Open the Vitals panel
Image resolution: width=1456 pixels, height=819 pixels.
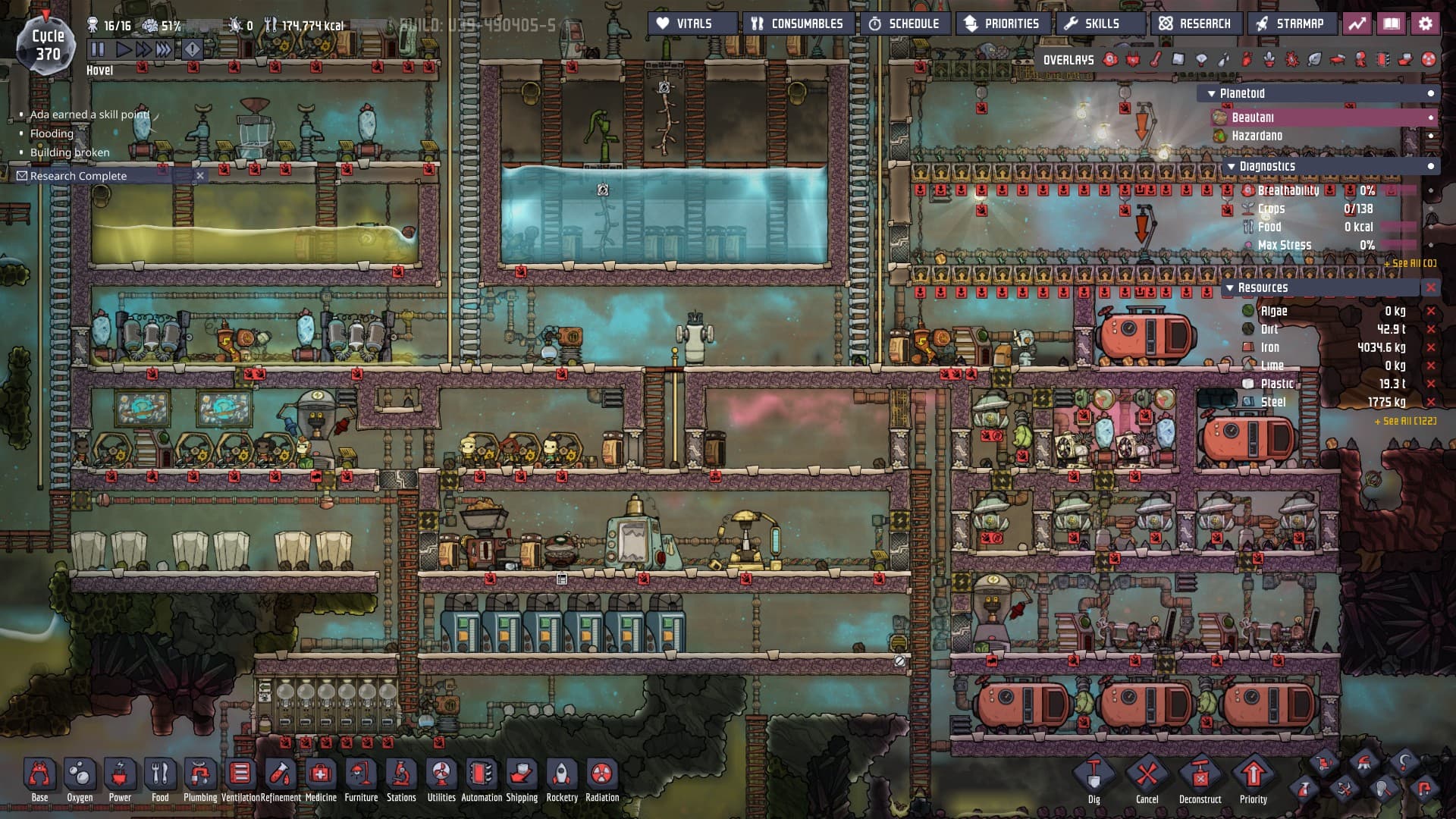[692, 24]
